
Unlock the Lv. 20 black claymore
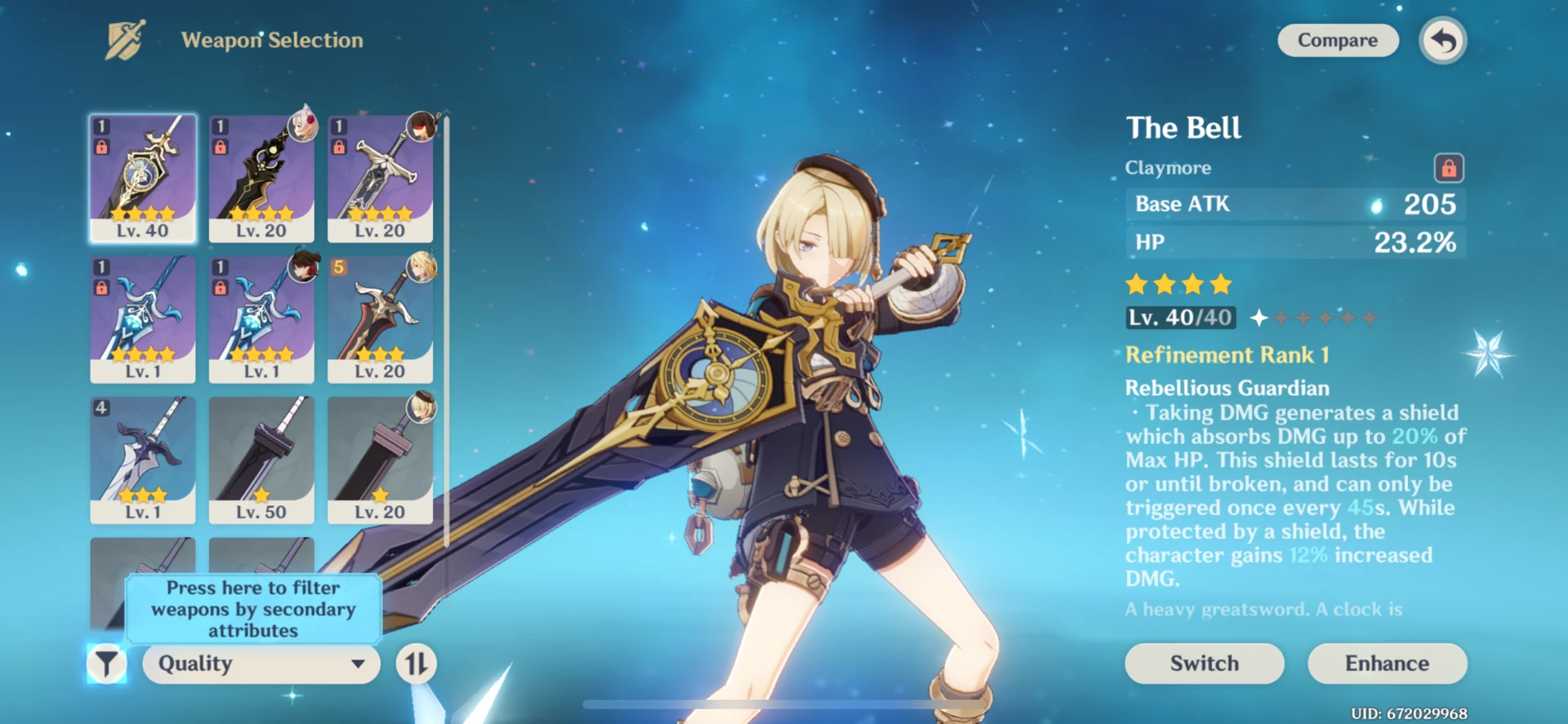pyautogui.click(x=219, y=145)
